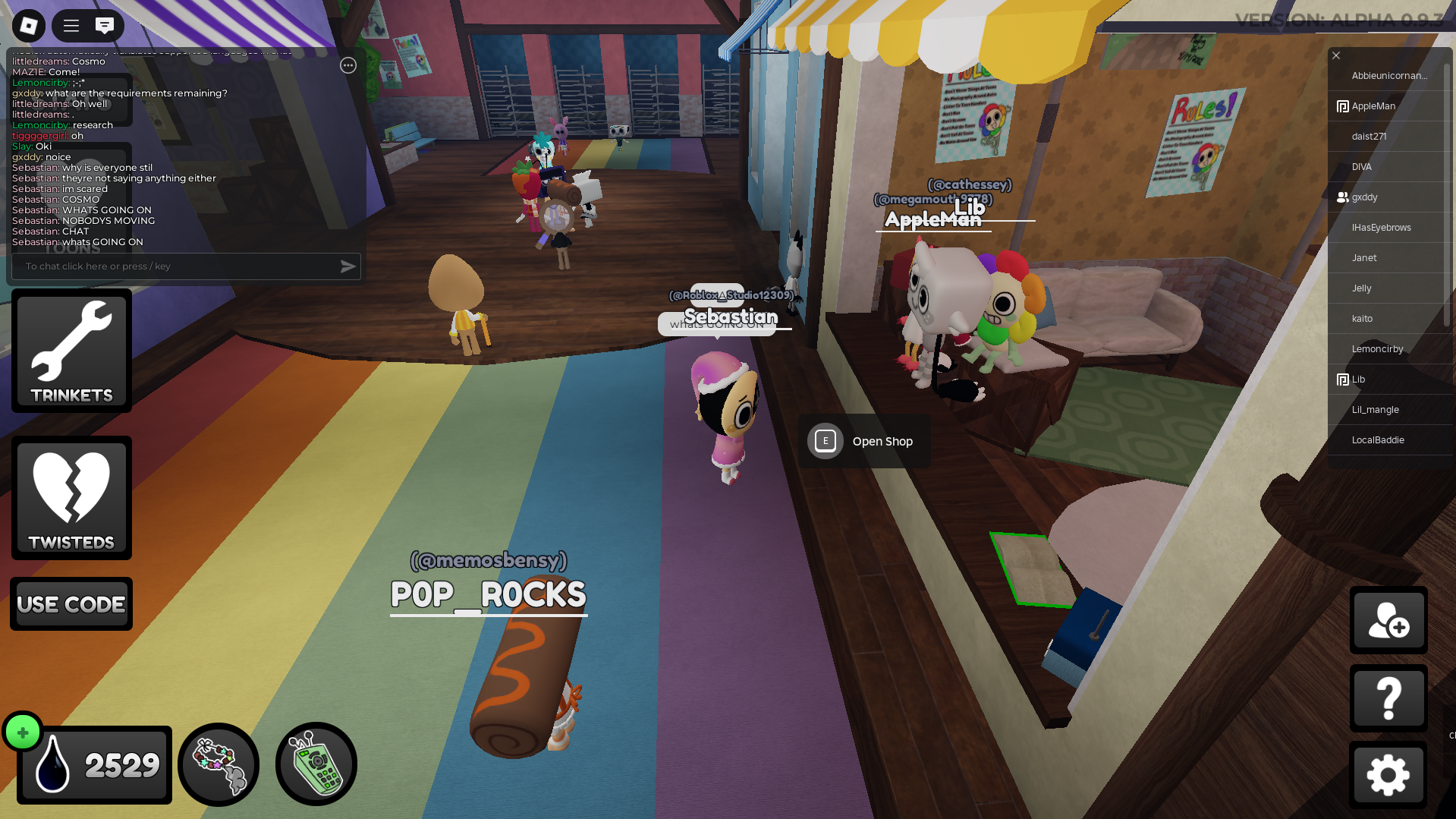Close the player list panel

point(1336,55)
